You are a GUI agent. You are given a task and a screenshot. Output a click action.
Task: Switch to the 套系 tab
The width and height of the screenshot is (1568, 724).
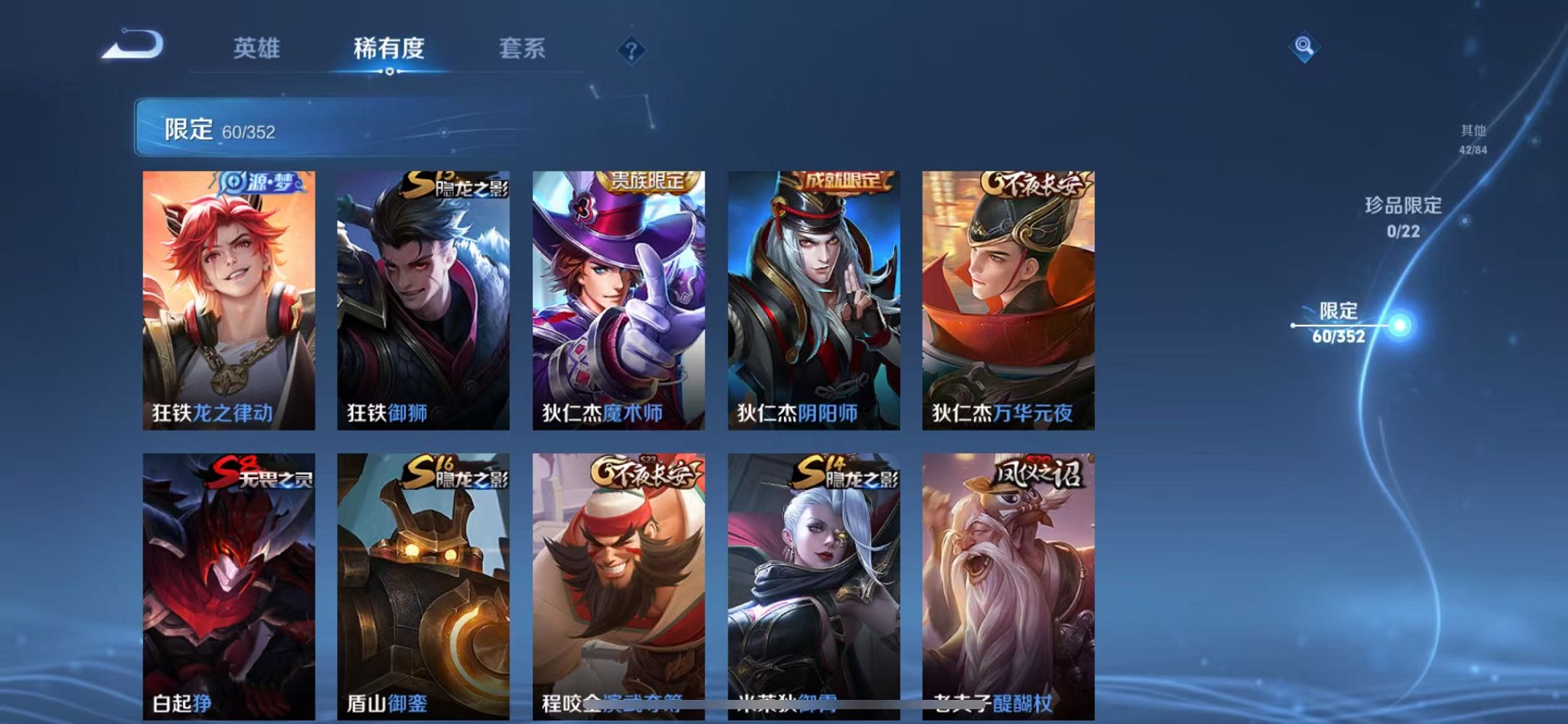522,47
